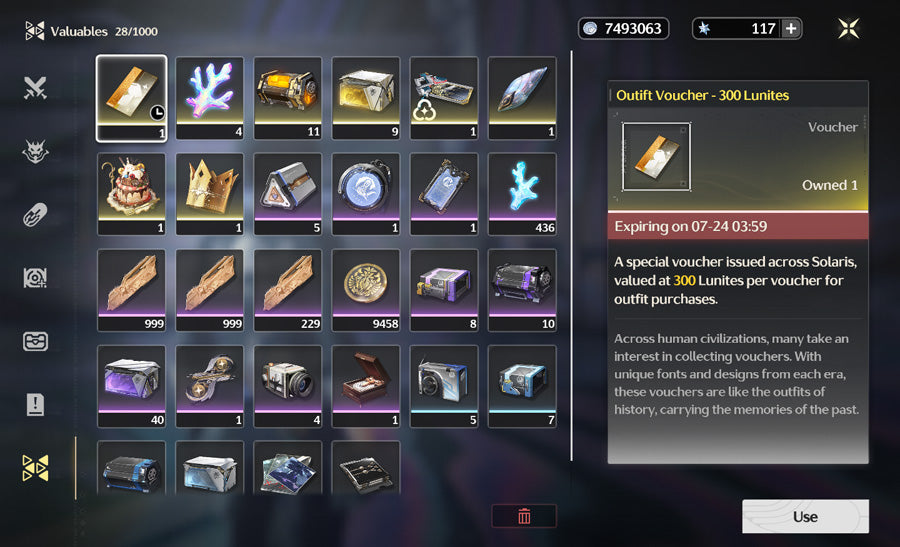This screenshot has height=547, width=900.
Task: Select the birthday cake item
Action: pyautogui.click(x=131, y=192)
